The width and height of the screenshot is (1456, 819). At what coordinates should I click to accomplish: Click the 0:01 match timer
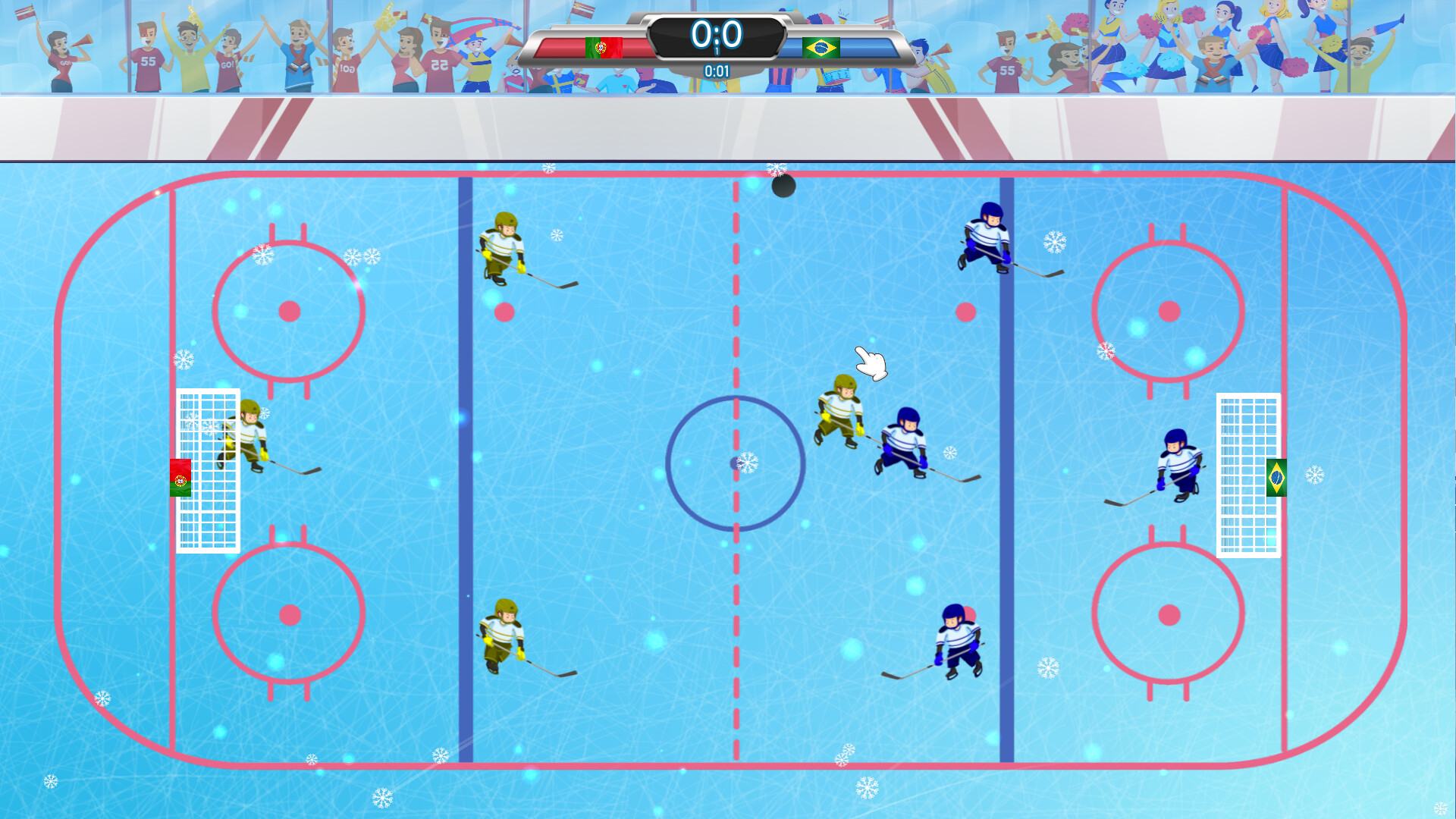click(x=716, y=71)
